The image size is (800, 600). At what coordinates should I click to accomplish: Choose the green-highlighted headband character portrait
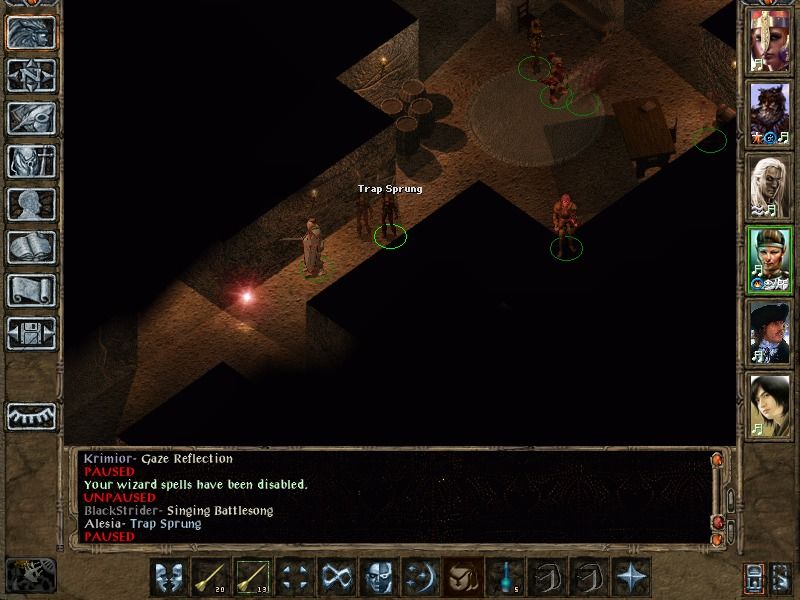point(770,260)
